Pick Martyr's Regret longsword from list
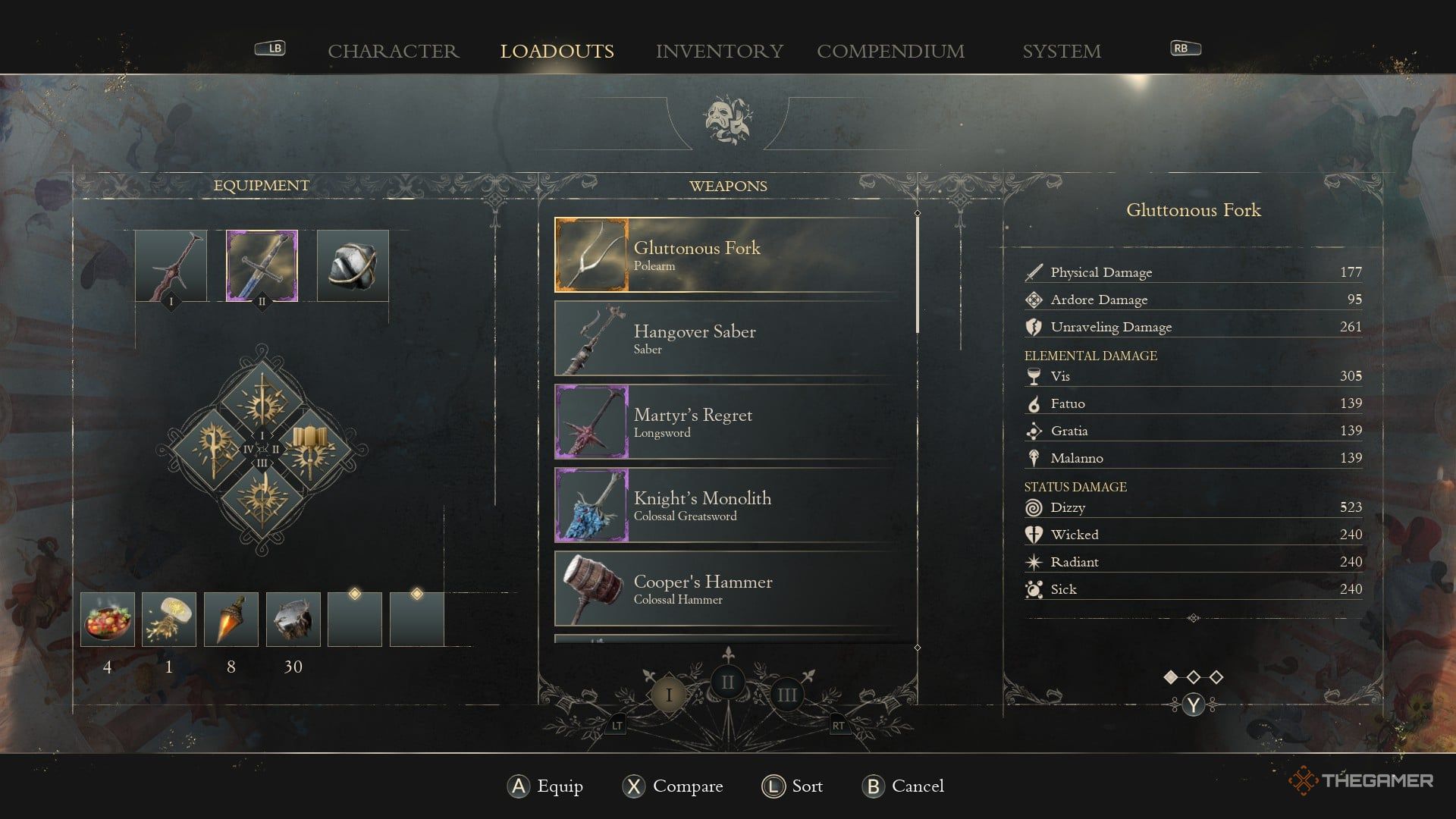 (x=734, y=422)
